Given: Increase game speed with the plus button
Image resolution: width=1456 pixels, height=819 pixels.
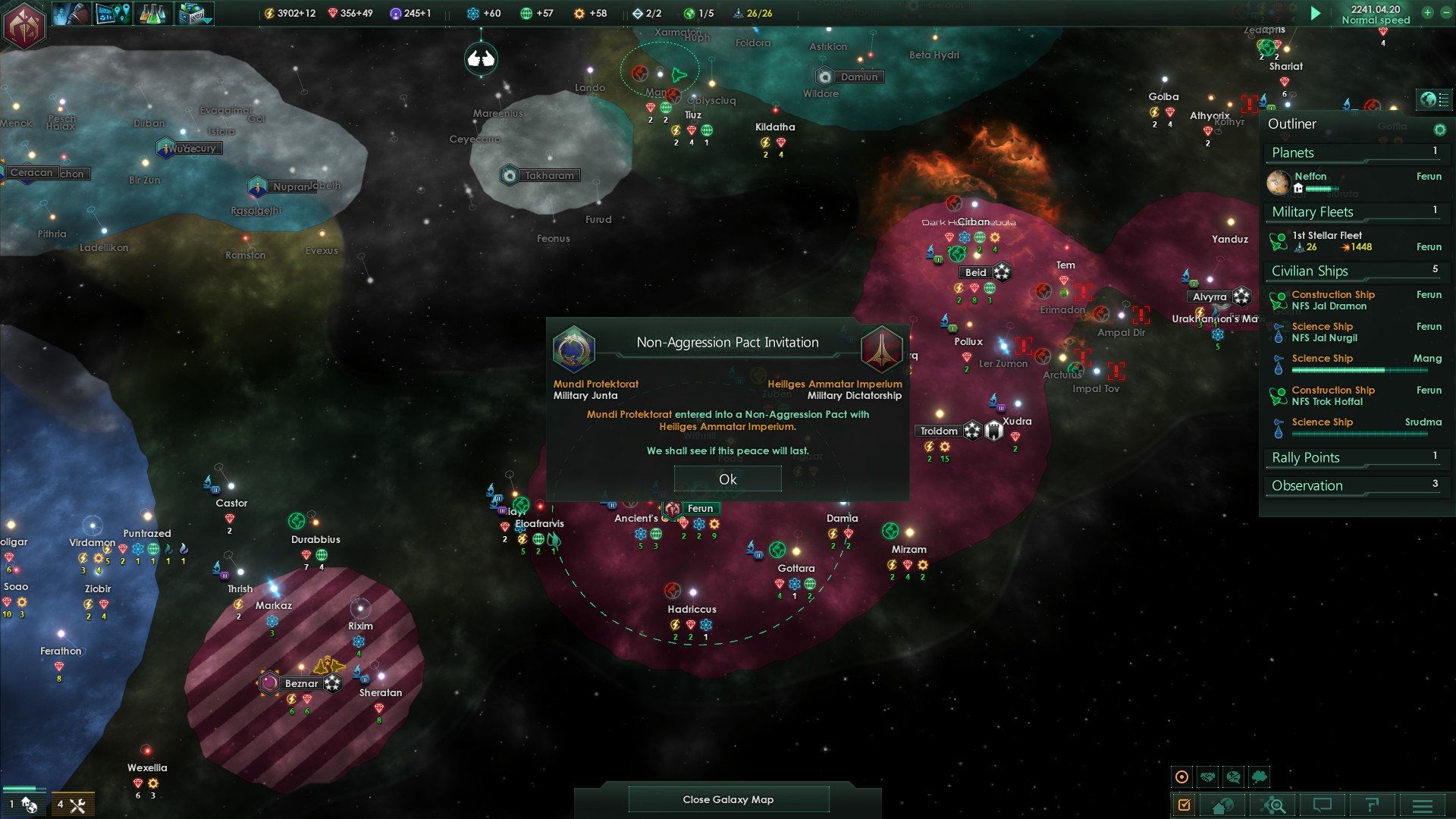Looking at the screenshot, I should click(x=1427, y=13).
